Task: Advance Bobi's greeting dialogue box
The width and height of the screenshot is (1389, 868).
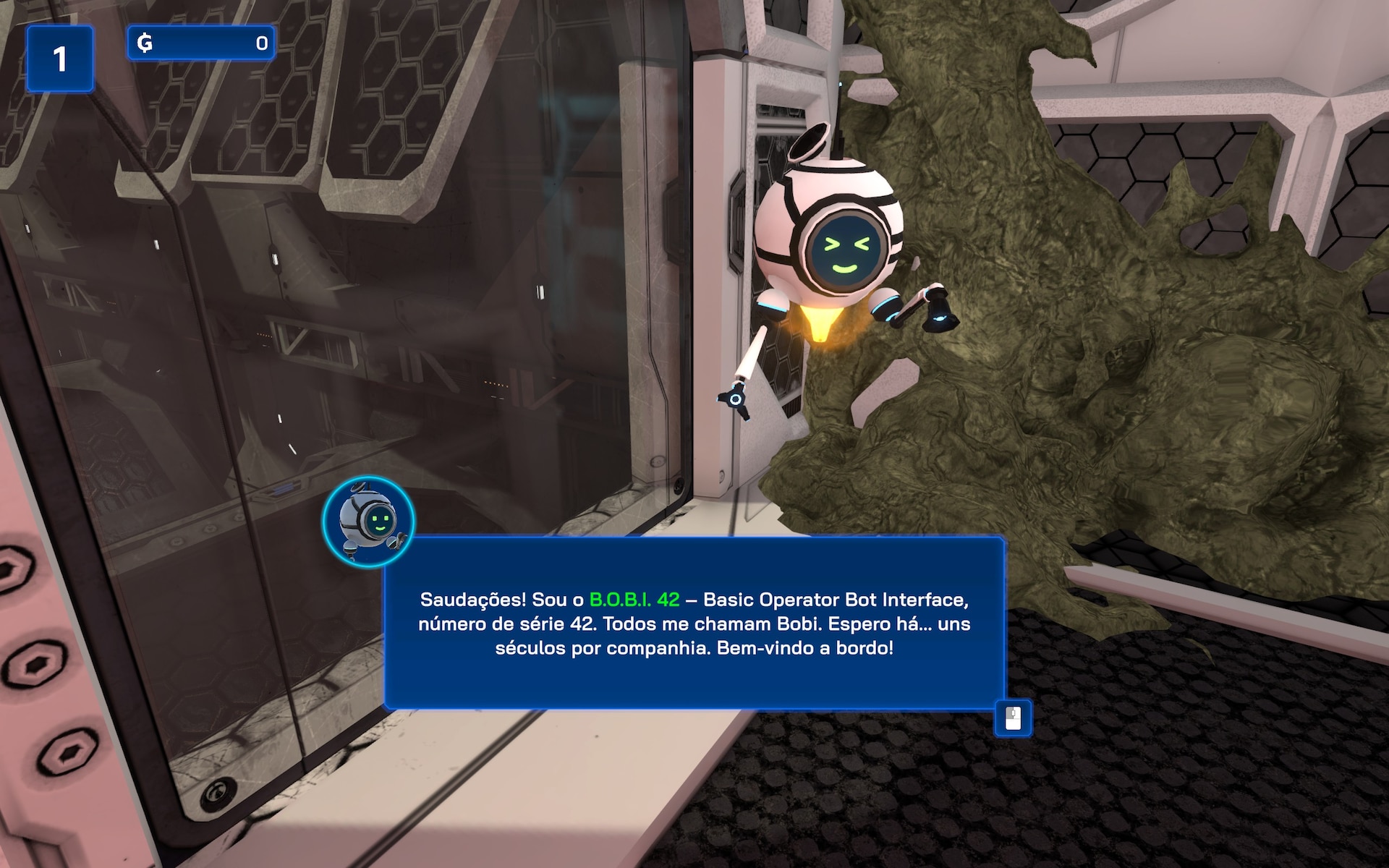Action: point(694,623)
